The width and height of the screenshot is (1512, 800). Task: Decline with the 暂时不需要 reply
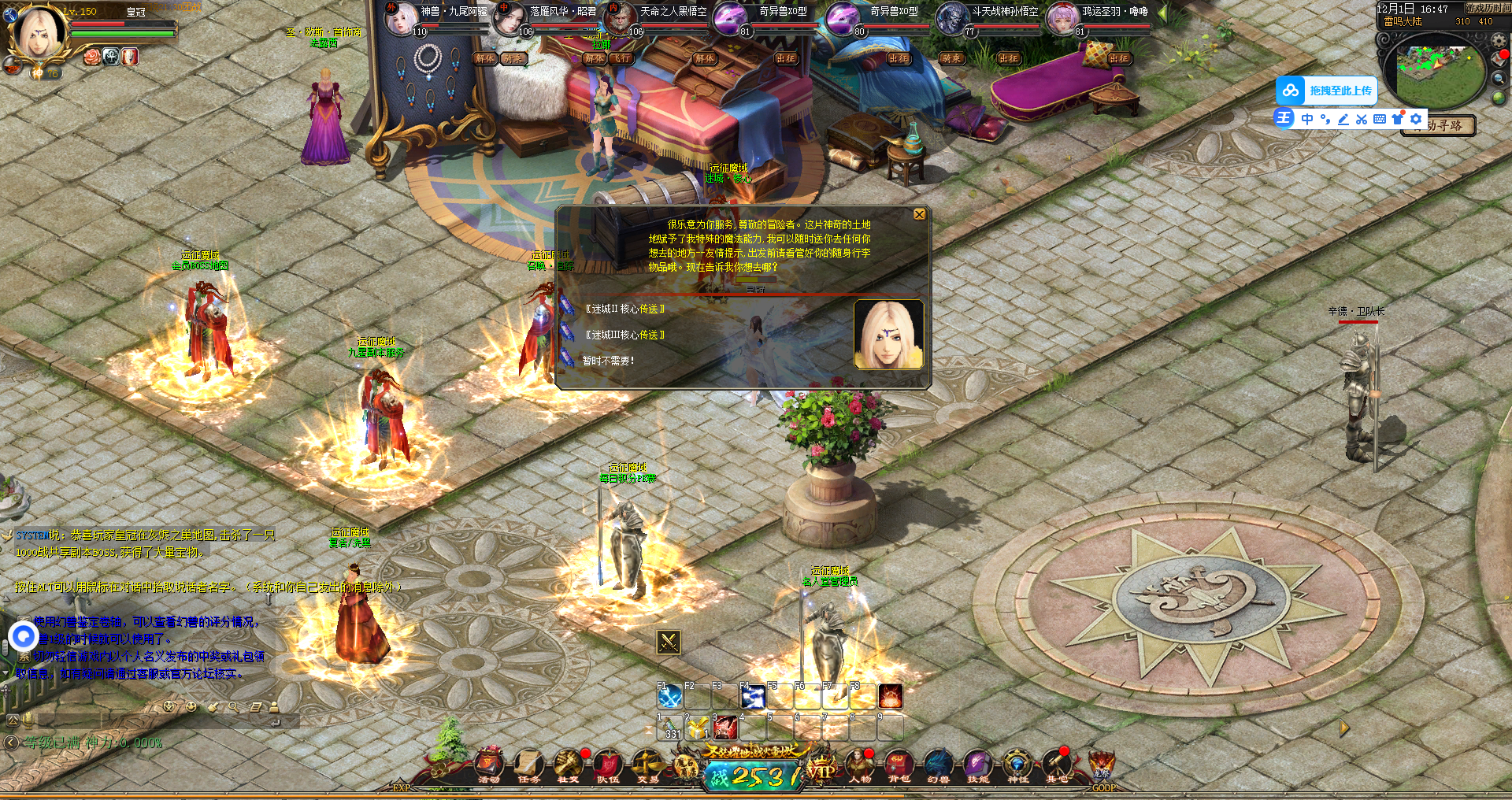click(608, 361)
